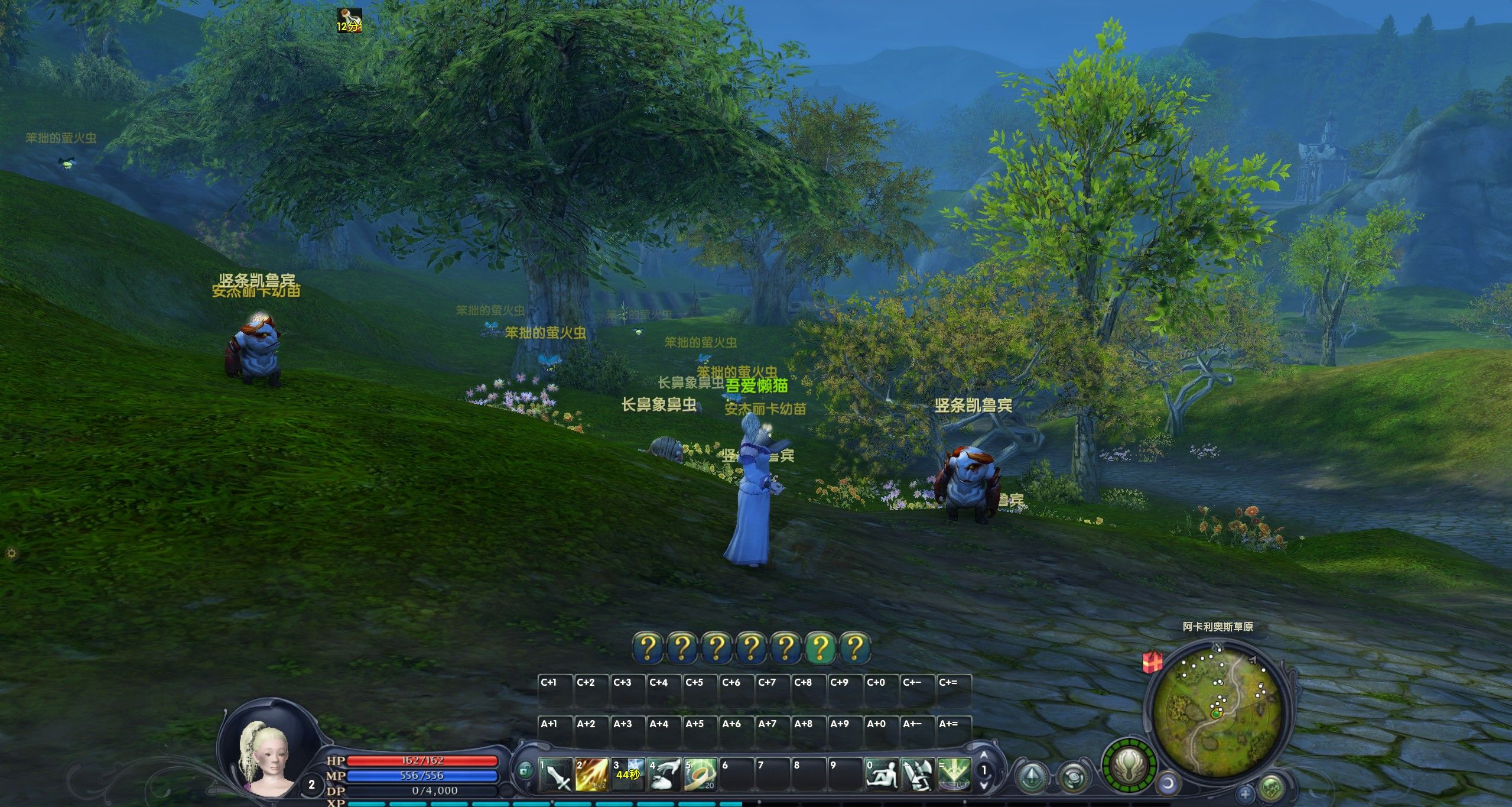Use the ring item in slot 5
Viewport: 1512px width, 807px height.
700,774
